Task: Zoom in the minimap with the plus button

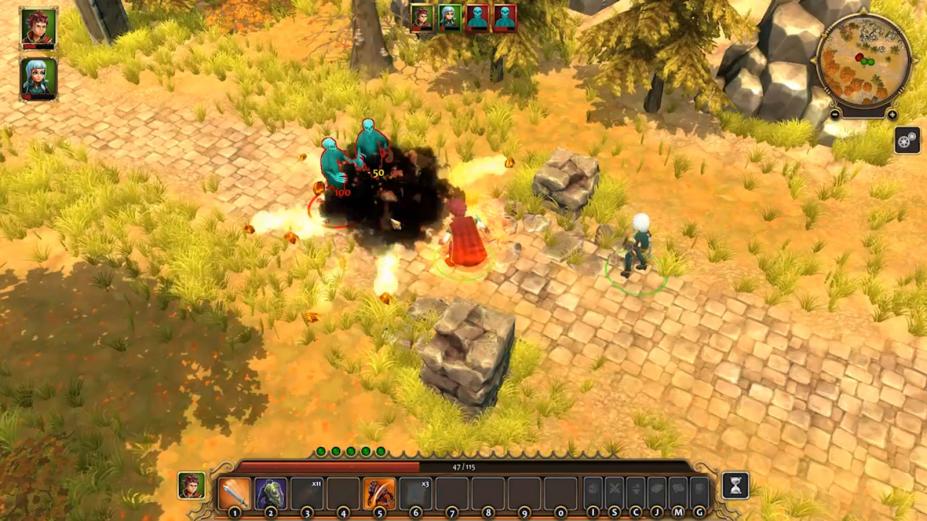Action: 892,115
